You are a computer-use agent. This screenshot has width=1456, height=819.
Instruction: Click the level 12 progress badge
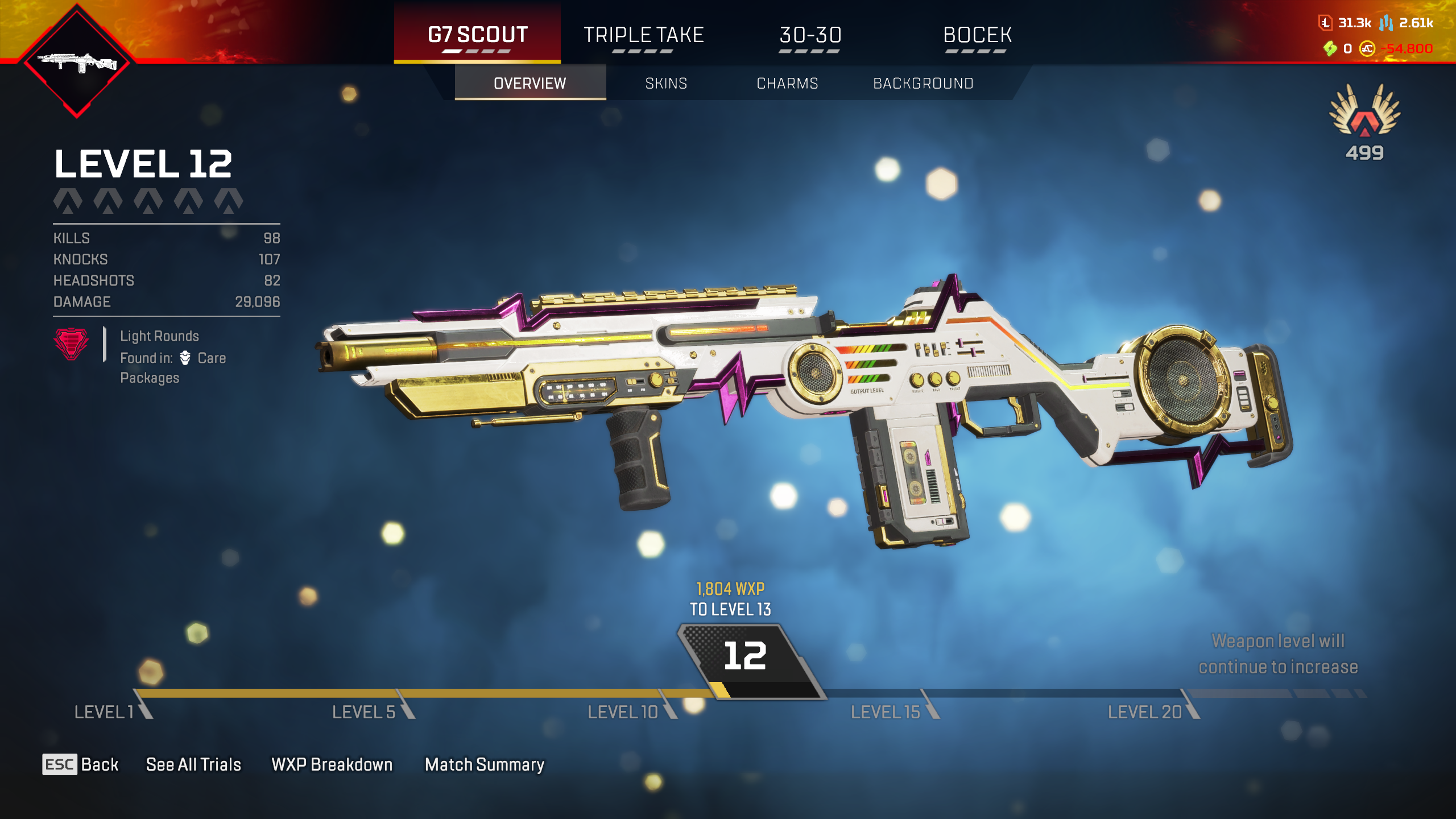coord(745,657)
